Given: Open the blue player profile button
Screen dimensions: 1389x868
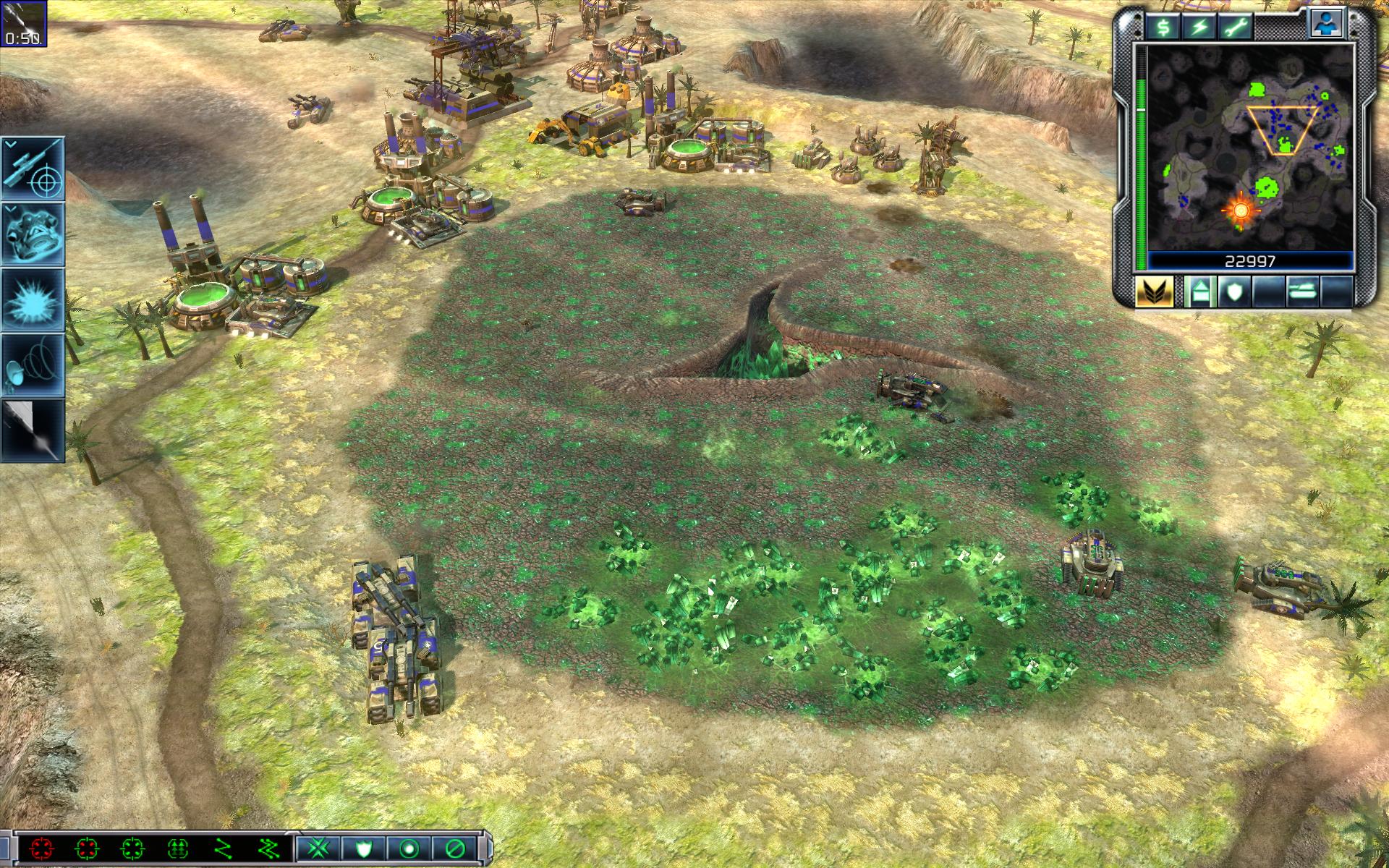Looking at the screenshot, I should (1327, 23).
